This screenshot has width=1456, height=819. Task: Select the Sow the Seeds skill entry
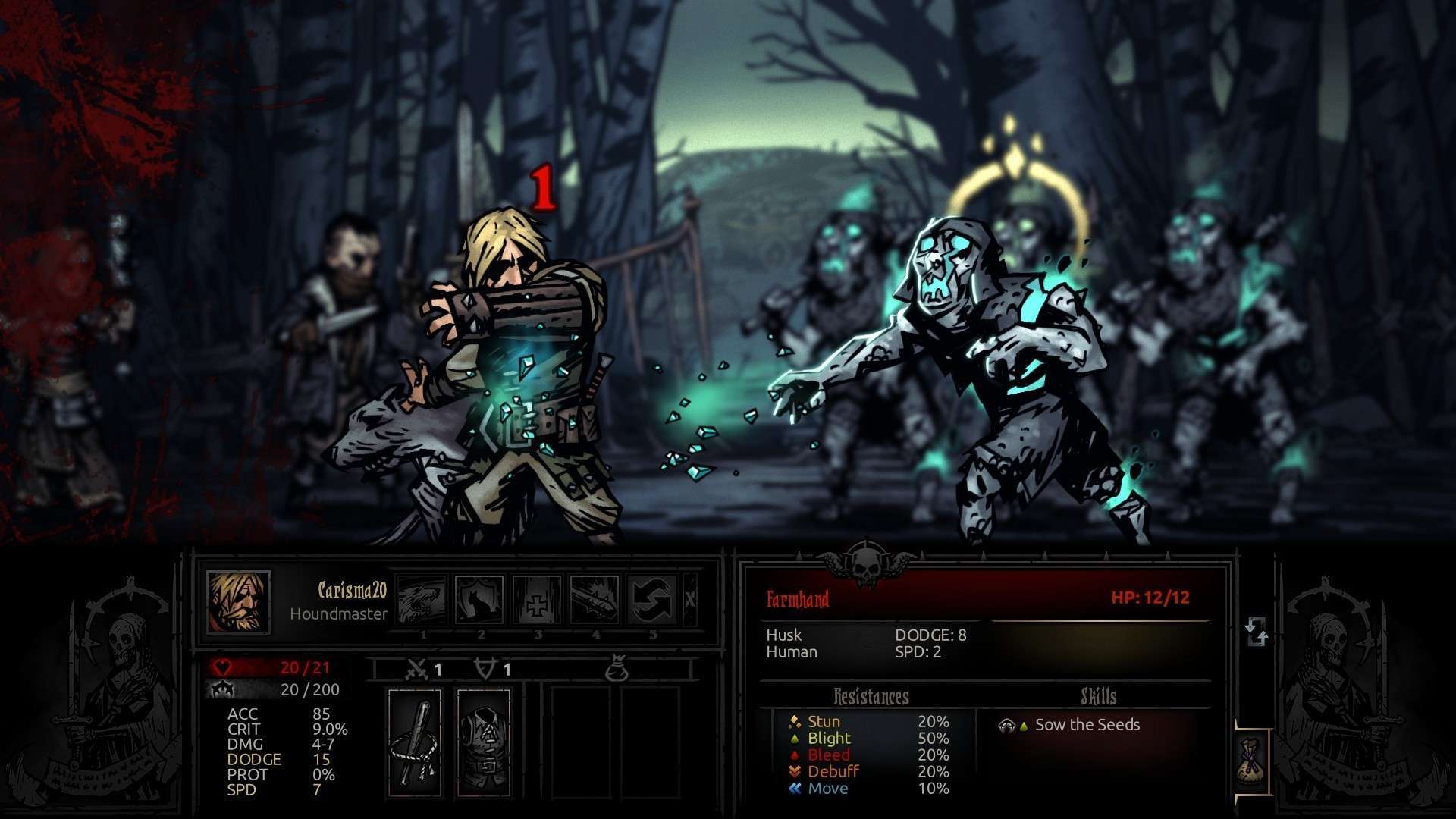coord(1087,725)
